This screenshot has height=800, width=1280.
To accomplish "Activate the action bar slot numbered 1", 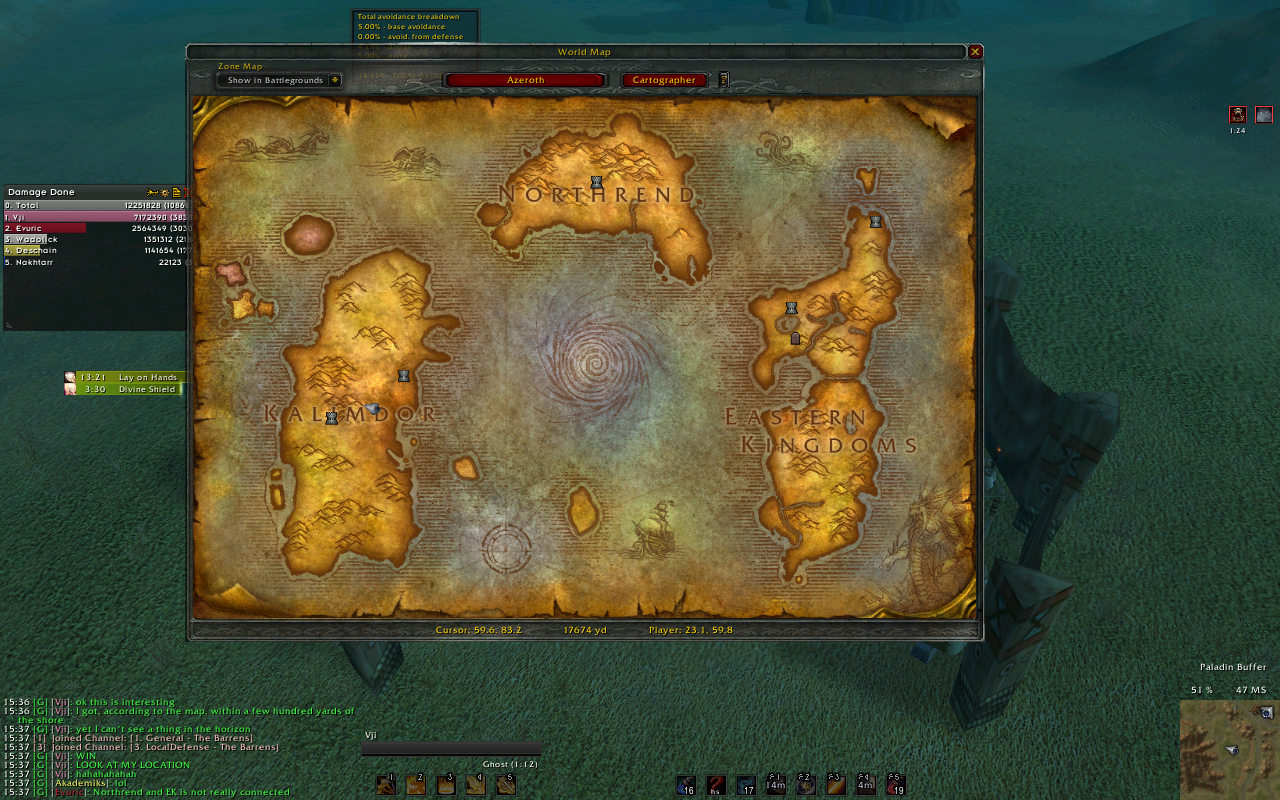I will click(386, 785).
